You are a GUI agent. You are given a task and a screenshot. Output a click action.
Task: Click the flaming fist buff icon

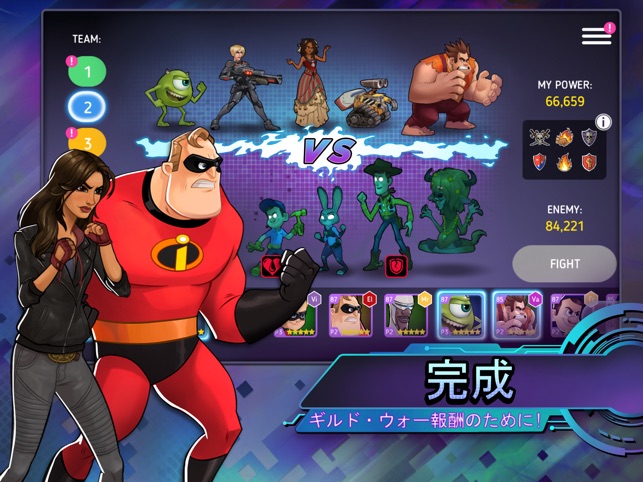tap(565, 138)
